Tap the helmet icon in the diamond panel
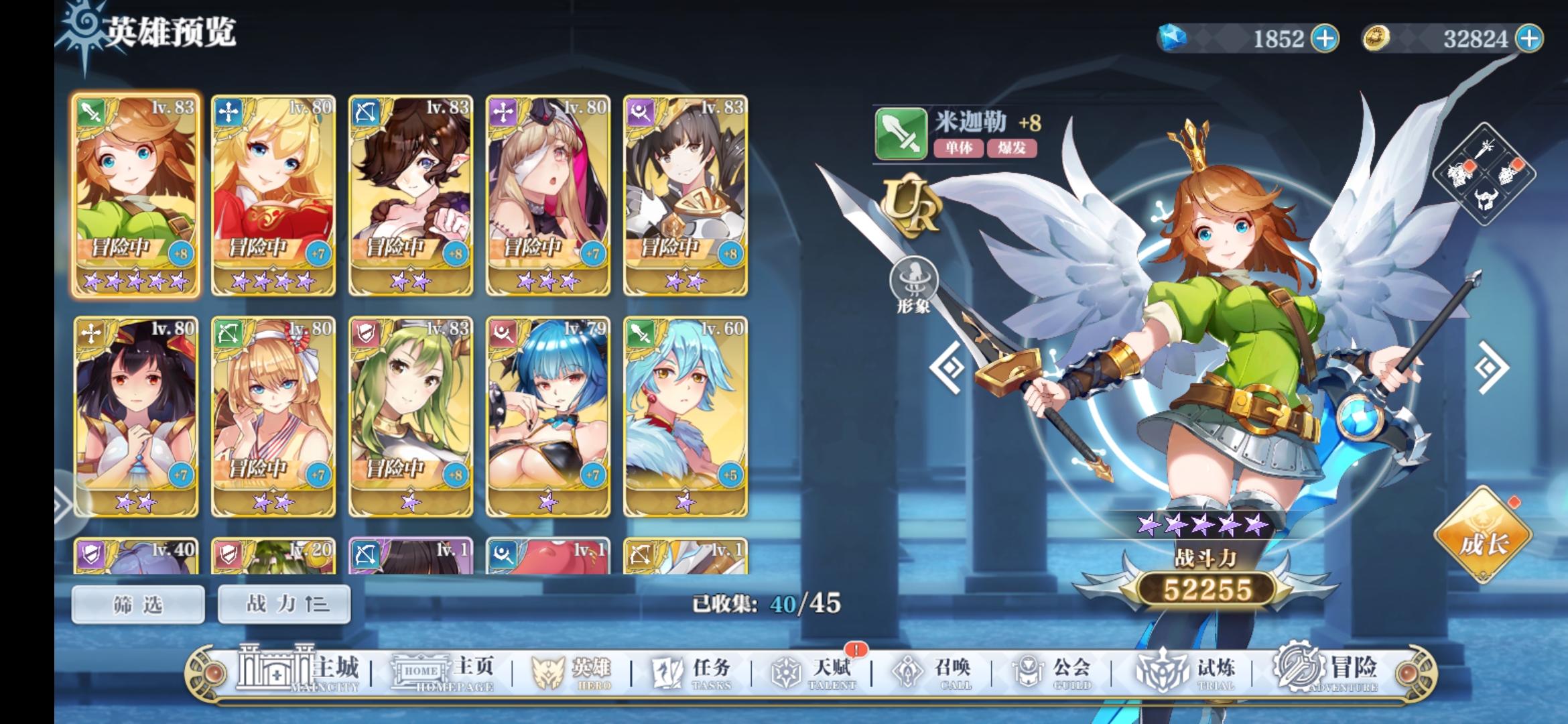Screen dimensions: 1568x724 tap(1486, 199)
